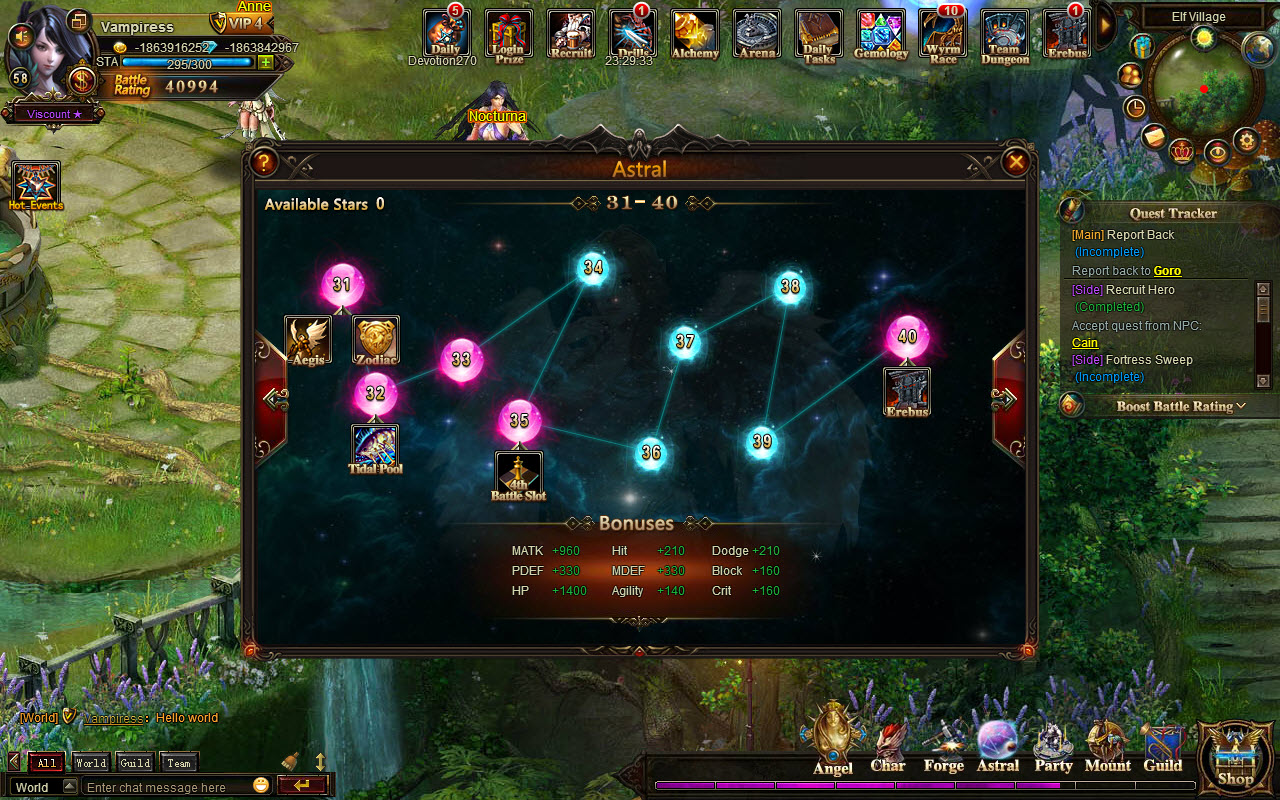The image size is (1280, 800).
Task: Open the Wyrm Race event
Action: pos(942,35)
